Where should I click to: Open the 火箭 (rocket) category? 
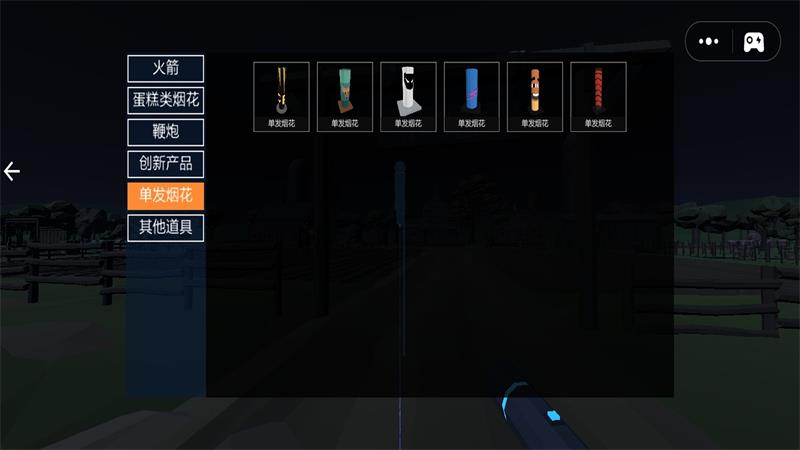click(x=165, y=69)
